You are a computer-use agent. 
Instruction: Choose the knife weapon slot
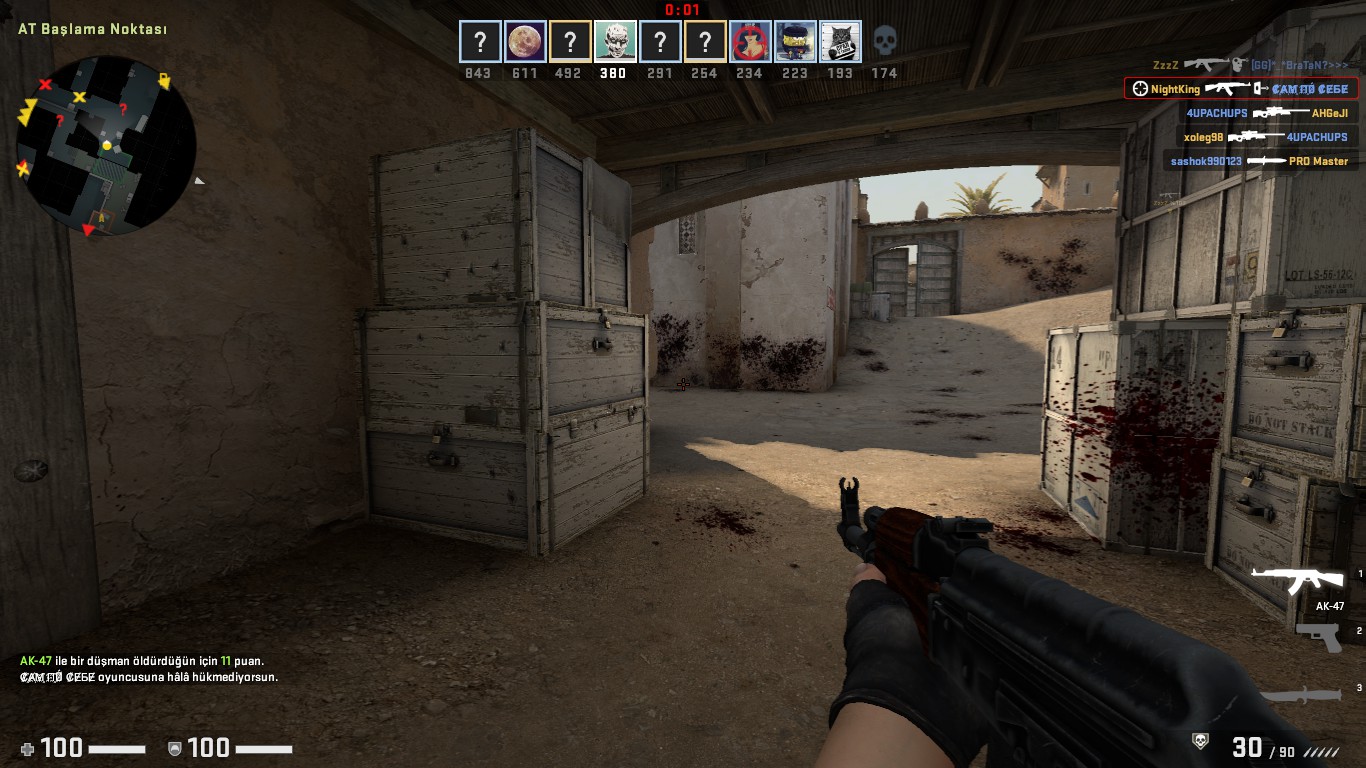click(x=1300, y=695)
